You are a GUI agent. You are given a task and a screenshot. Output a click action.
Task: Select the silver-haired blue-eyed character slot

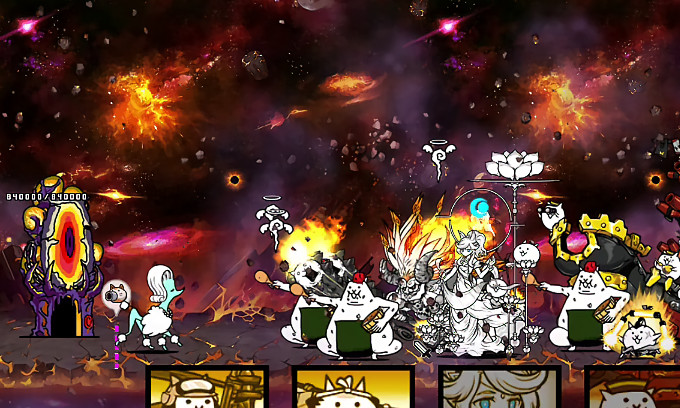499,388
